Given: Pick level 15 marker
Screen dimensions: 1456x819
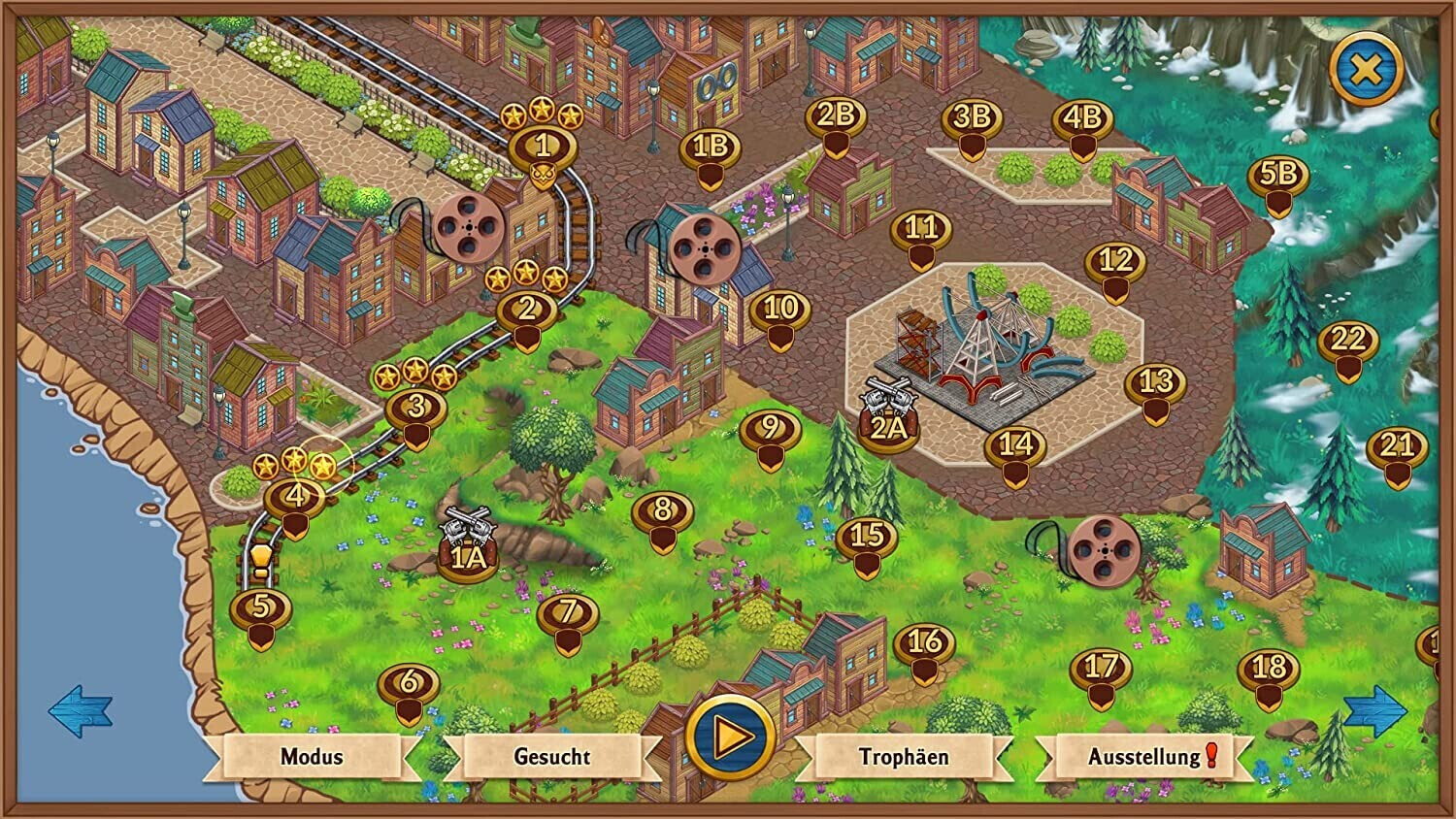Looking at the screenshot, I should (x=866, y=538).
